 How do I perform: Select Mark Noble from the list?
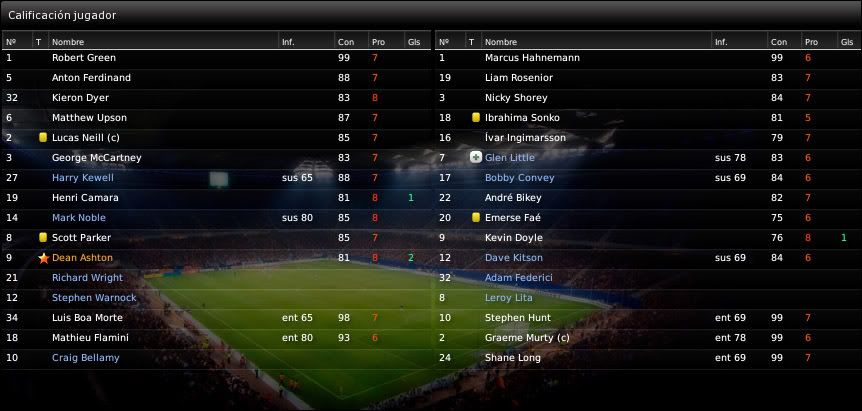79,218
